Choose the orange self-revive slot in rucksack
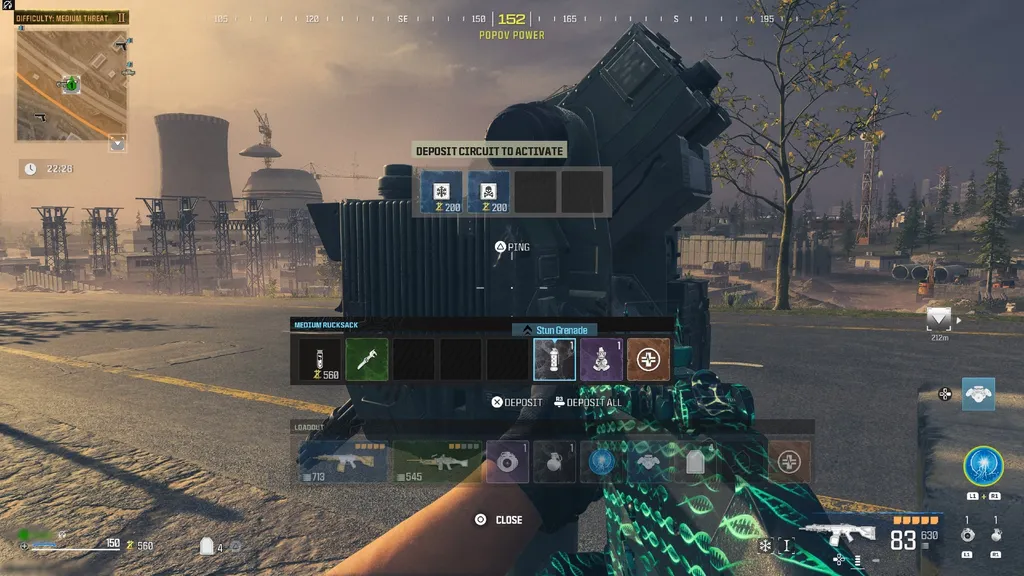The width and height of the screenshot is (1024, 576). pyautogui.click(x=649, y=359)
